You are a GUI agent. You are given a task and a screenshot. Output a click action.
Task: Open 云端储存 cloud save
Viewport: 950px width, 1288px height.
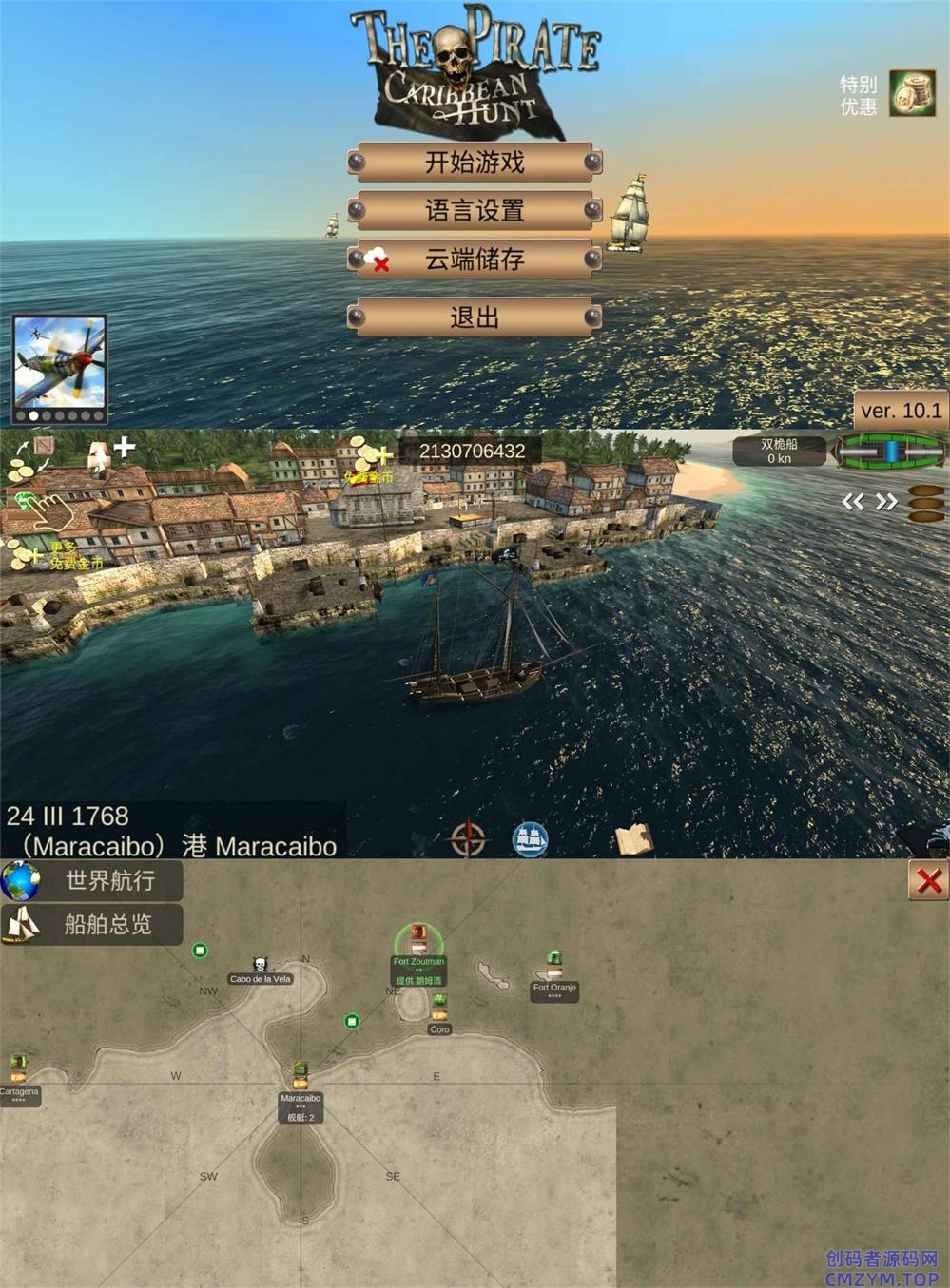pyautogui.click(x=475, y=259)
